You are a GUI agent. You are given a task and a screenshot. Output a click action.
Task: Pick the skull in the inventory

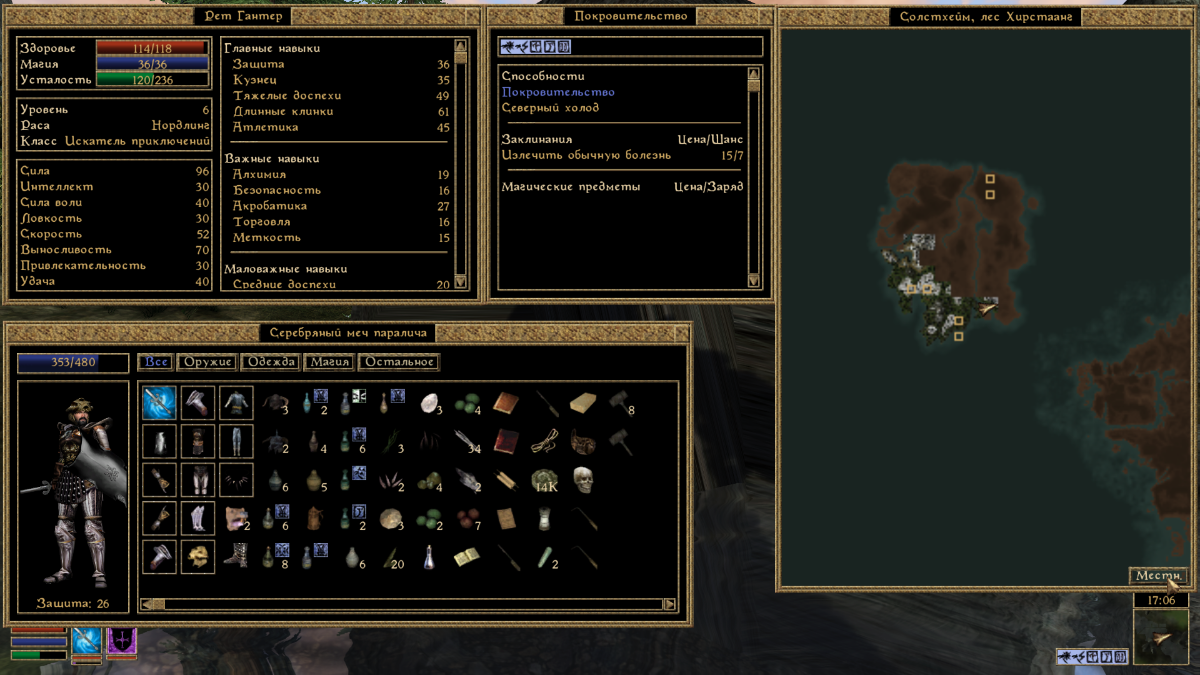tap(583, 479)
